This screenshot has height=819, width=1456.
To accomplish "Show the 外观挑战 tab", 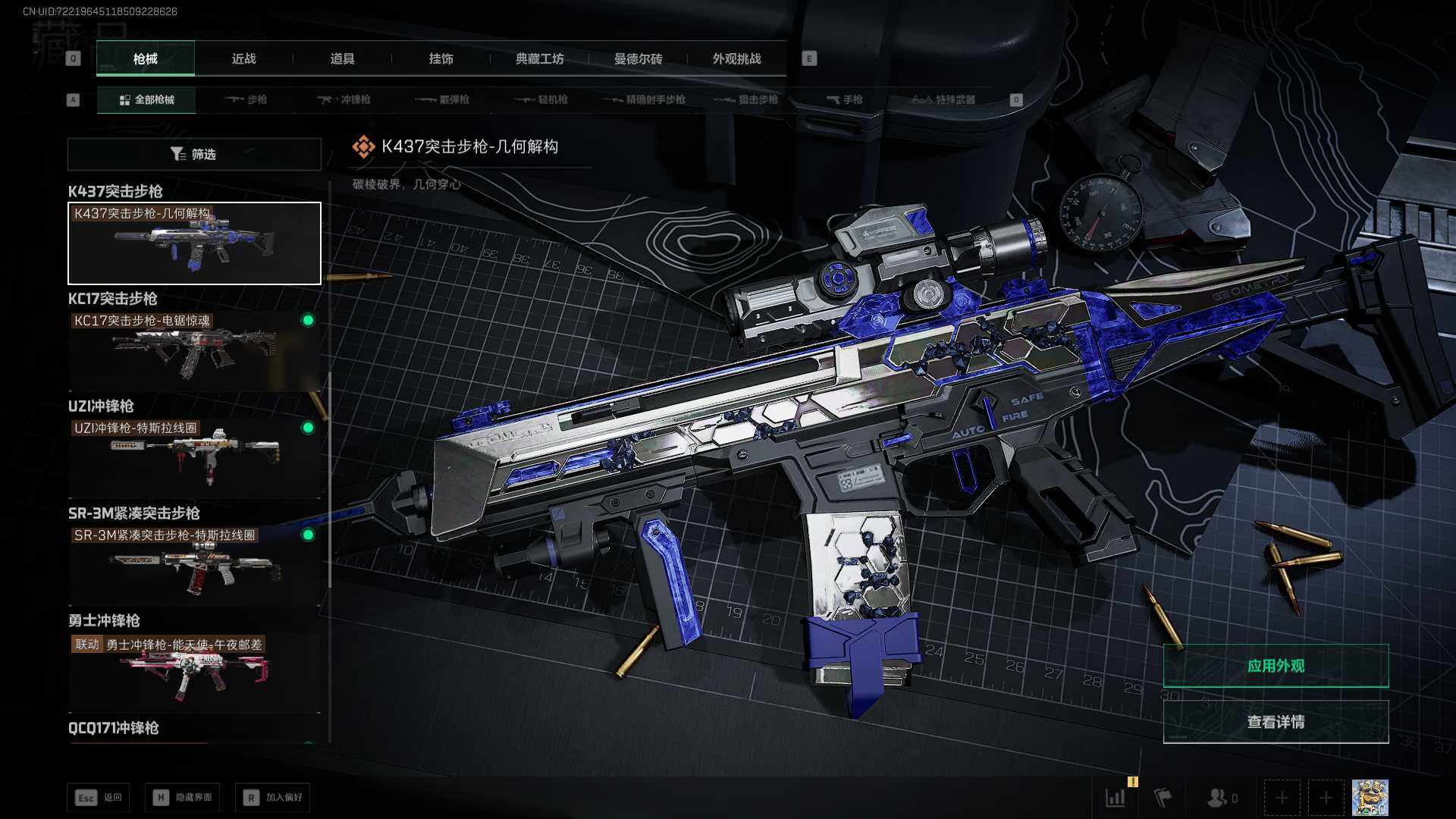I will click(x=736, y=58).
